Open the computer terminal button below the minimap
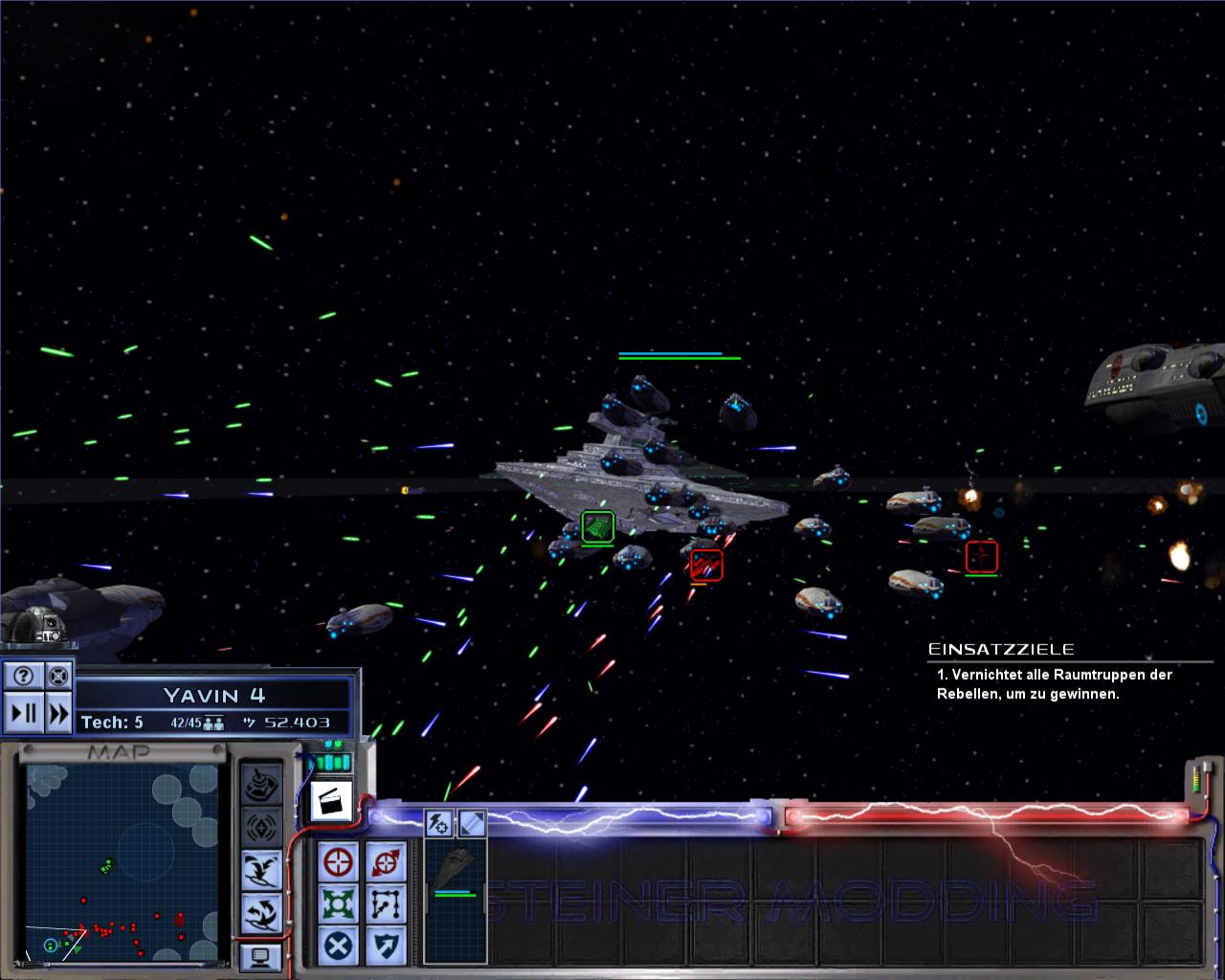This screenshot has height=980, width=1225. 260,956
